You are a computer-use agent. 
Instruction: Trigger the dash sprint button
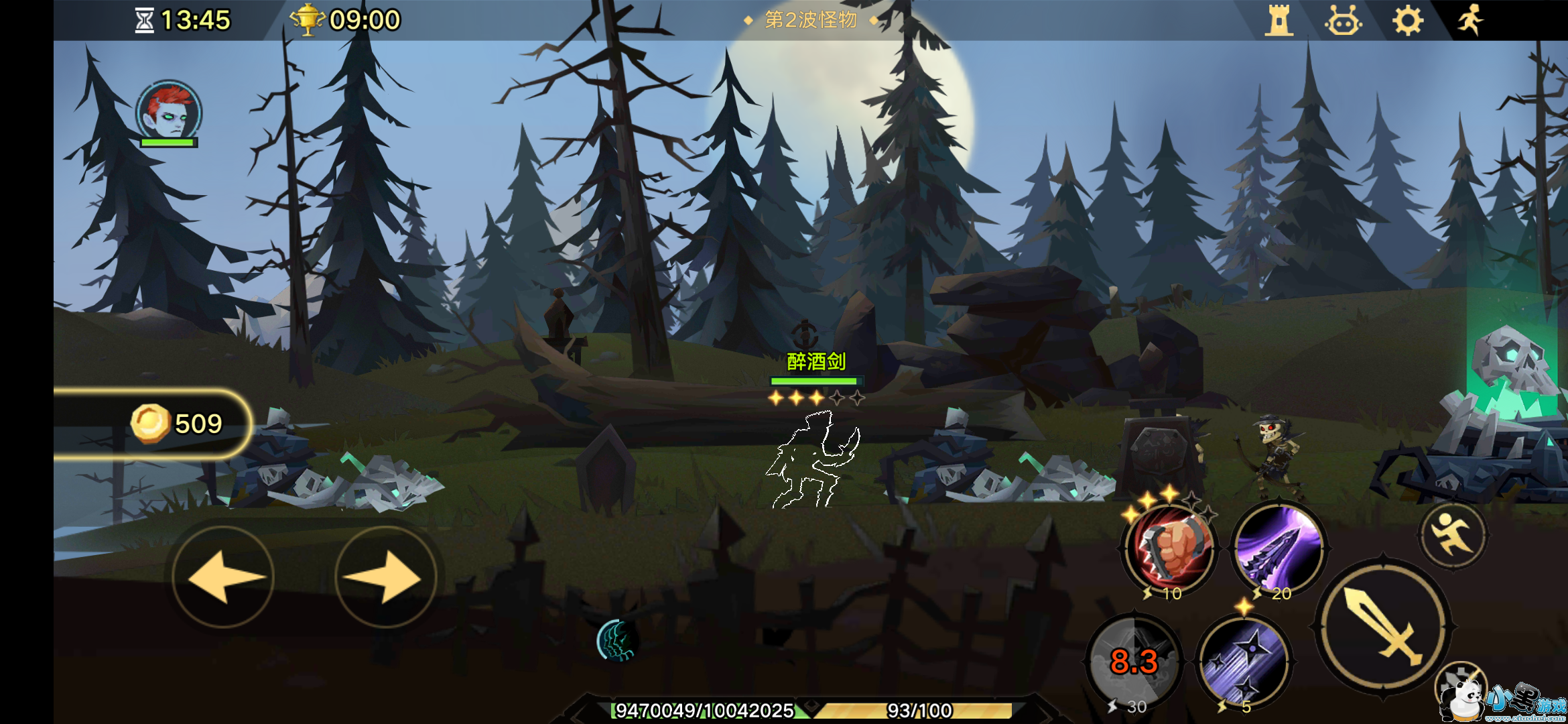(1453, 534)
